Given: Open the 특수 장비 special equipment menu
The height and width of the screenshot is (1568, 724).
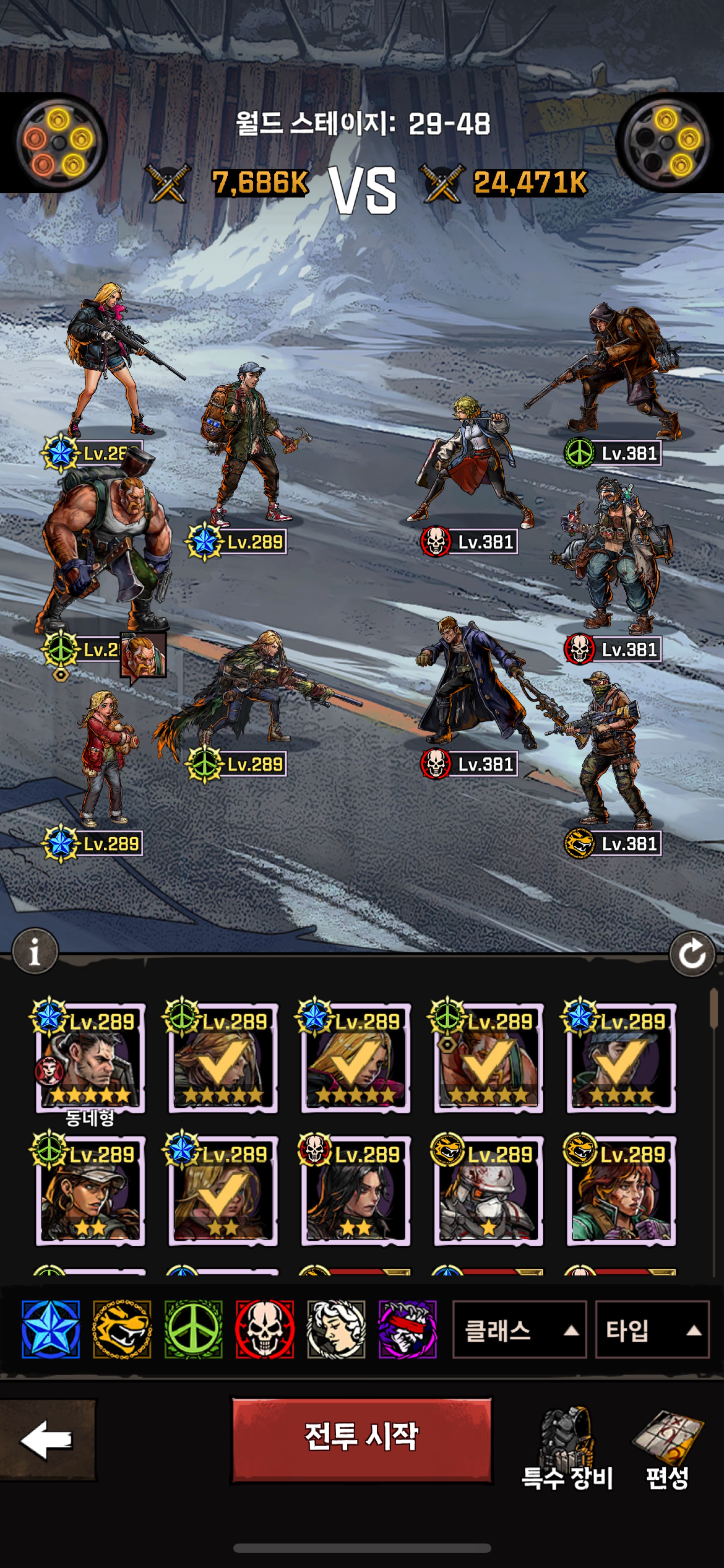Looking at the screenshot, I should (x=567, y=1449).
